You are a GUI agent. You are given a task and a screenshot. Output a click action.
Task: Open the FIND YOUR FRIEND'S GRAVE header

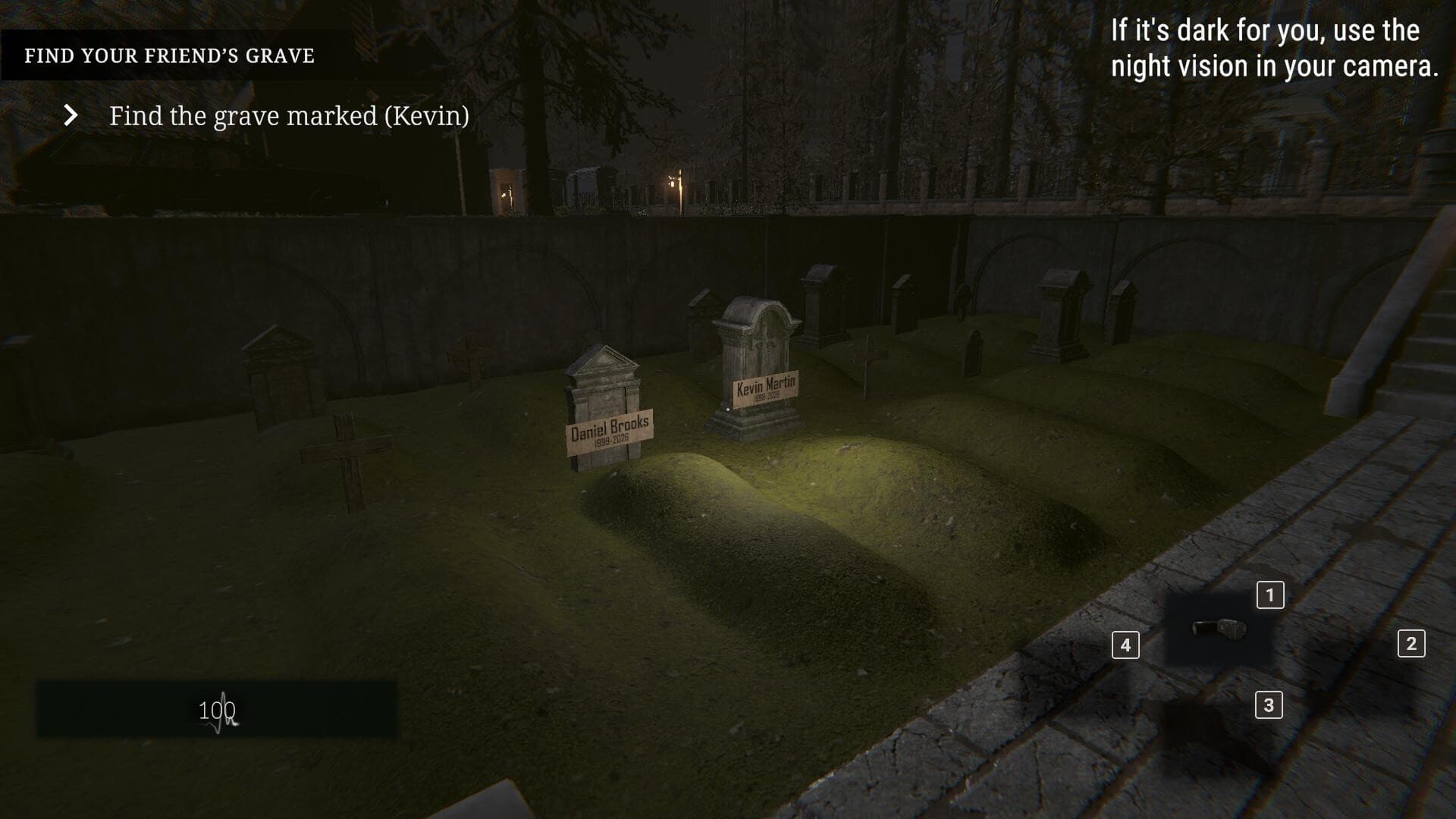(x=170, y=55)
